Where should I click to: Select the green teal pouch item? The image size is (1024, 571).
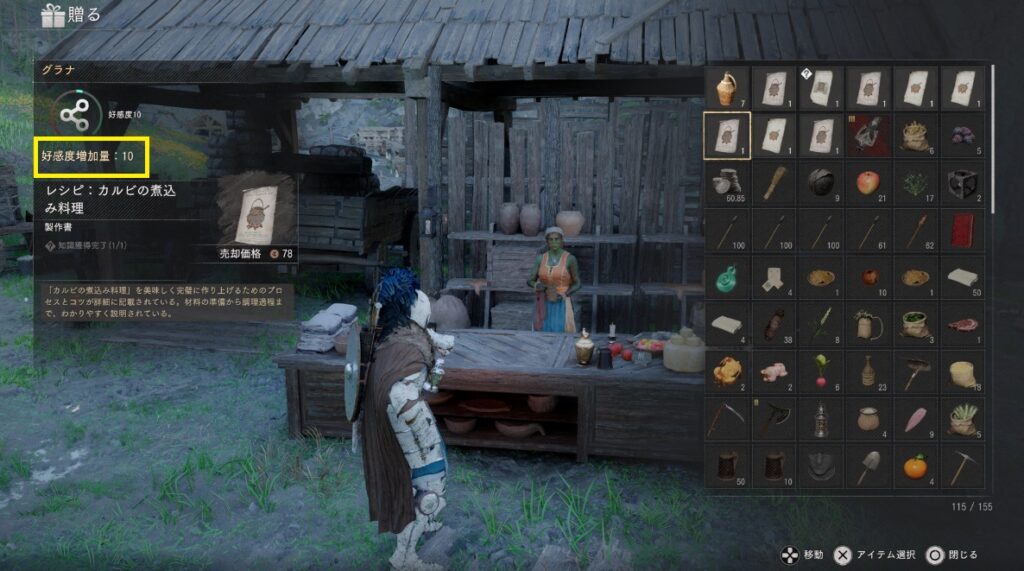click(727, 276)
